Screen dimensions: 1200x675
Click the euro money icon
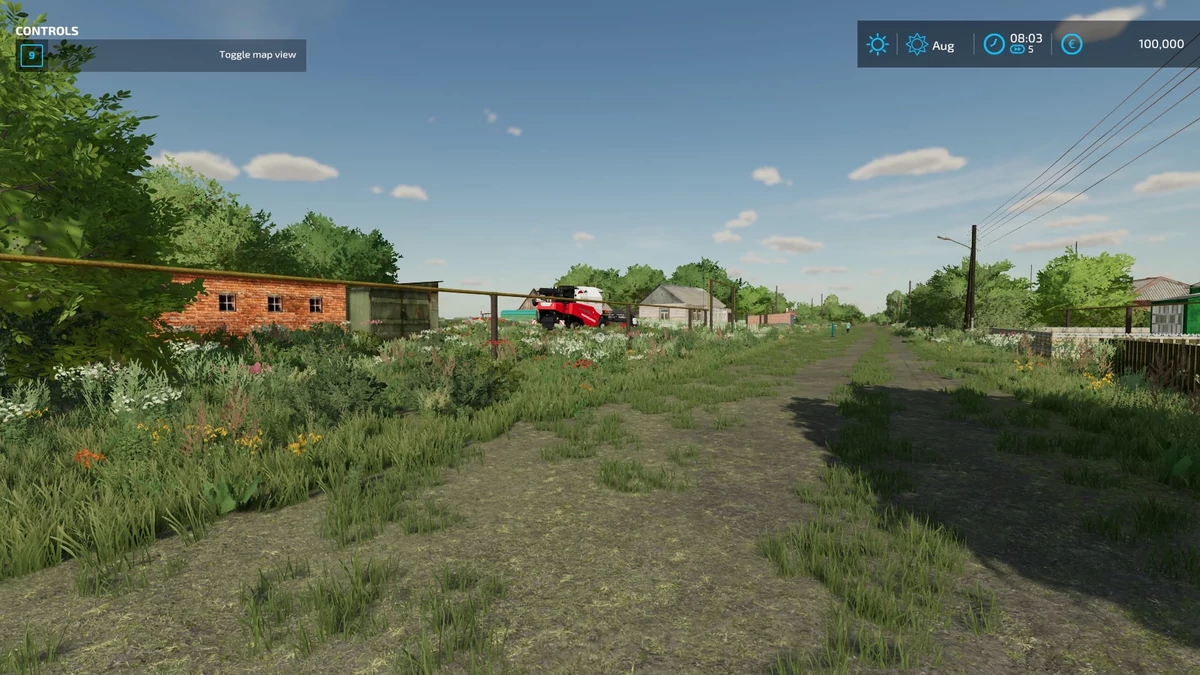1071,44
